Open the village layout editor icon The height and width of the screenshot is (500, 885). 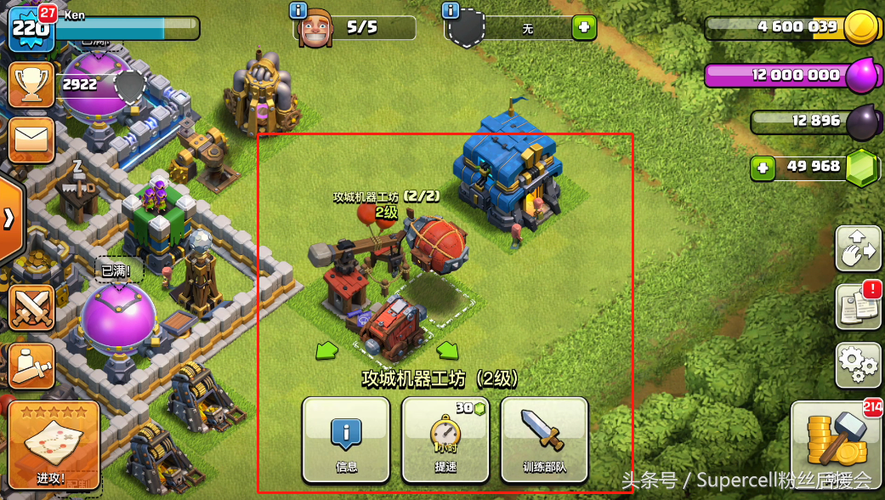[857, 248]
